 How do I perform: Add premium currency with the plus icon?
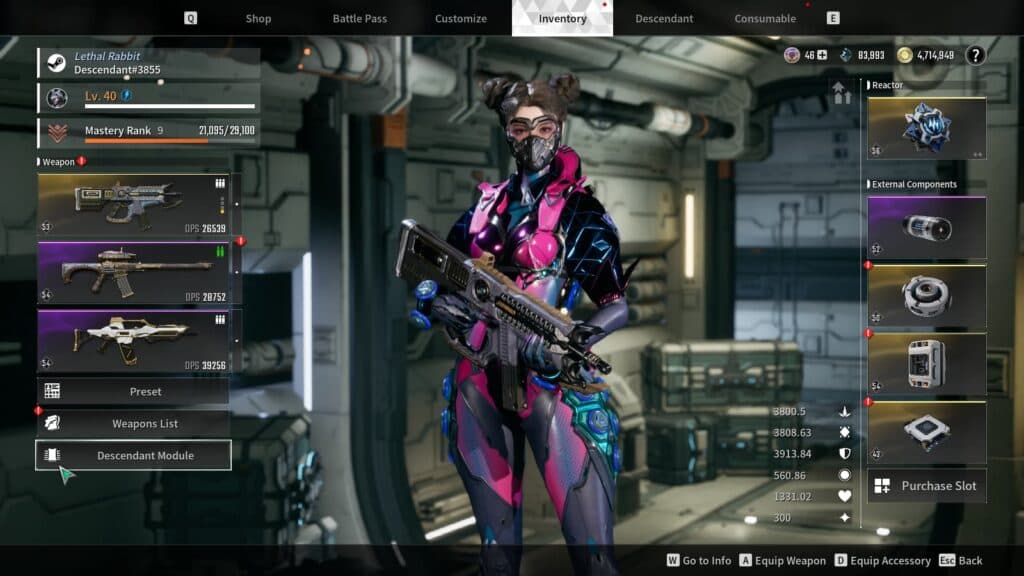point(822,55)
